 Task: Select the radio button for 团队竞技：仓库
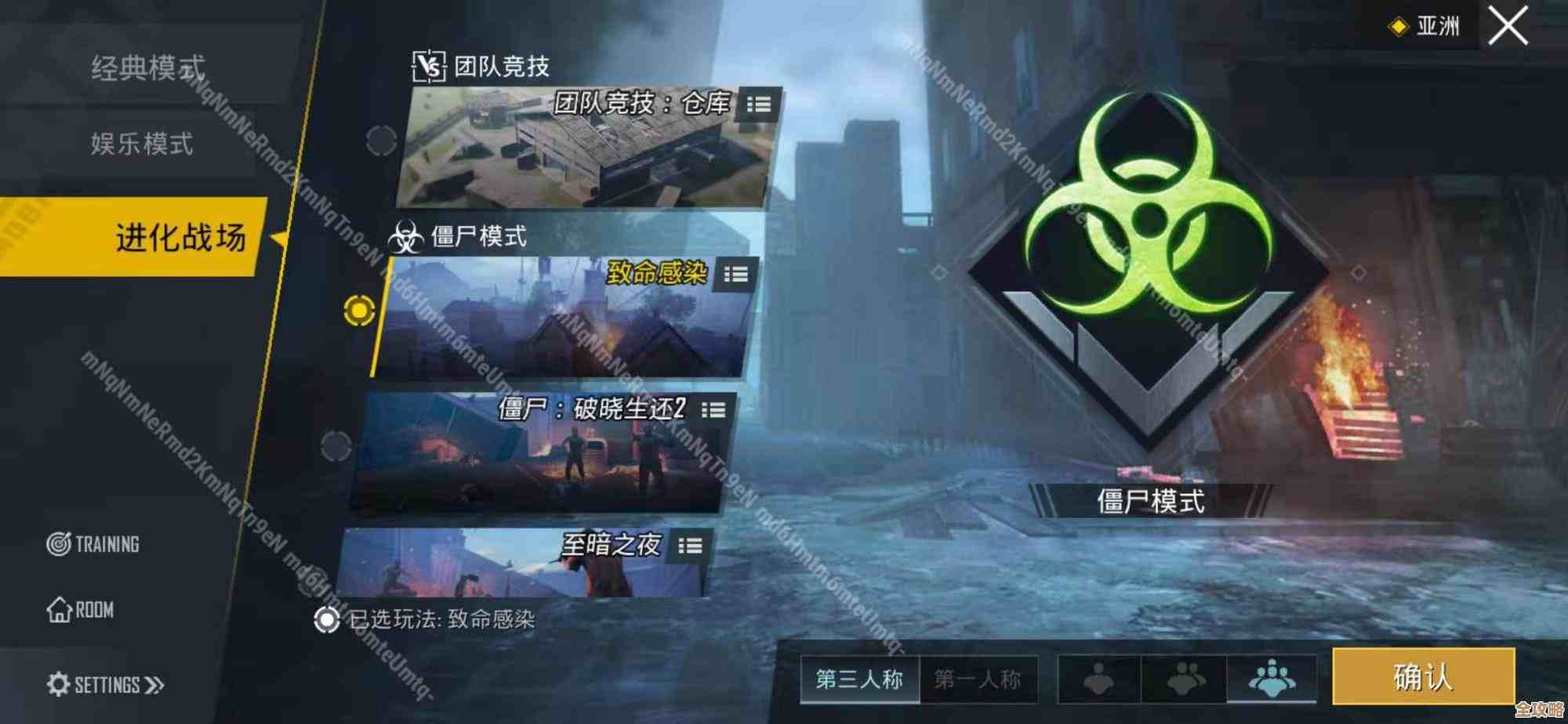tap(382, 140)
